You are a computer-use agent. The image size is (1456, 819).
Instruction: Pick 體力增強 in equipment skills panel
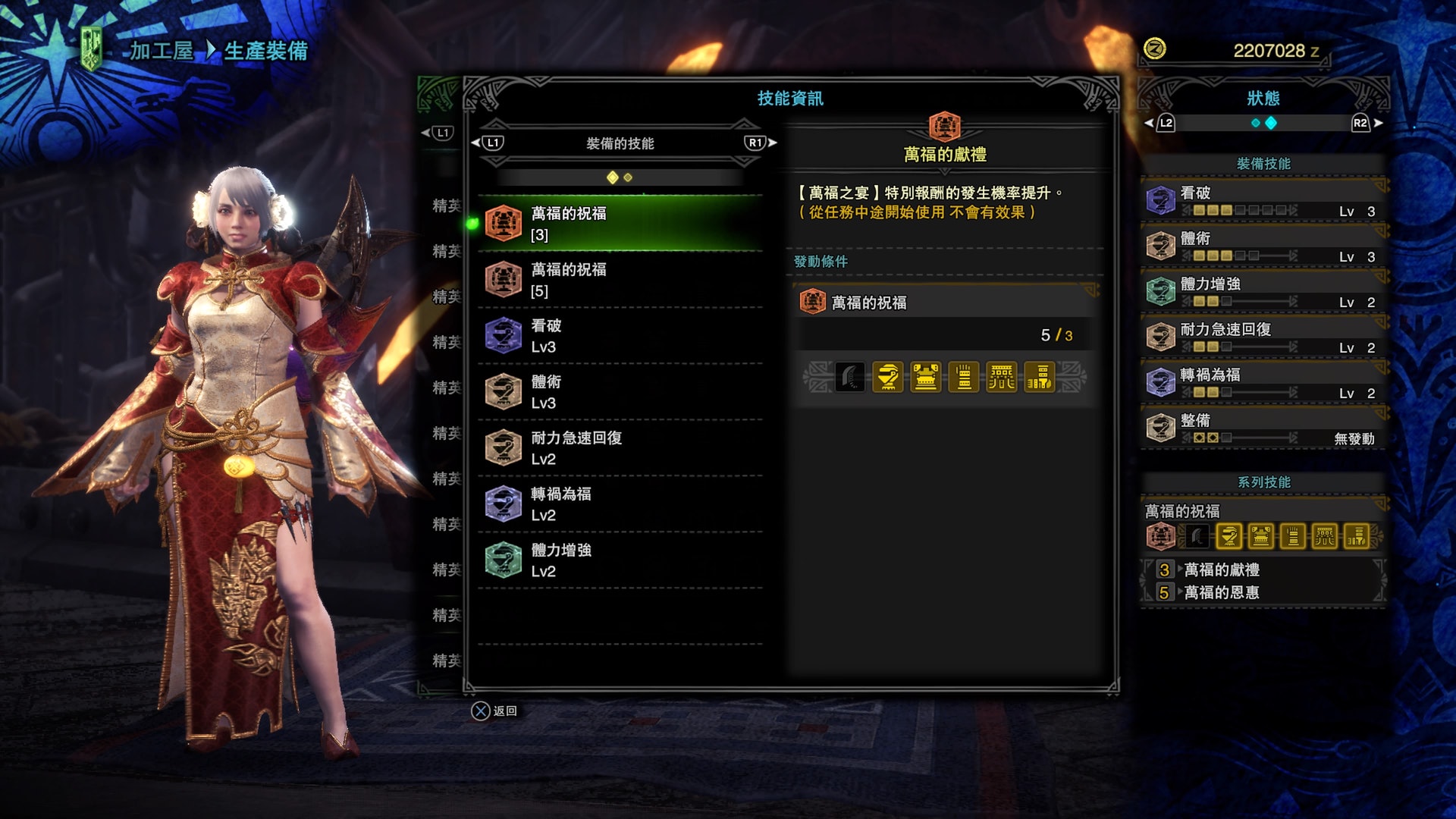tap(1263, 292)
